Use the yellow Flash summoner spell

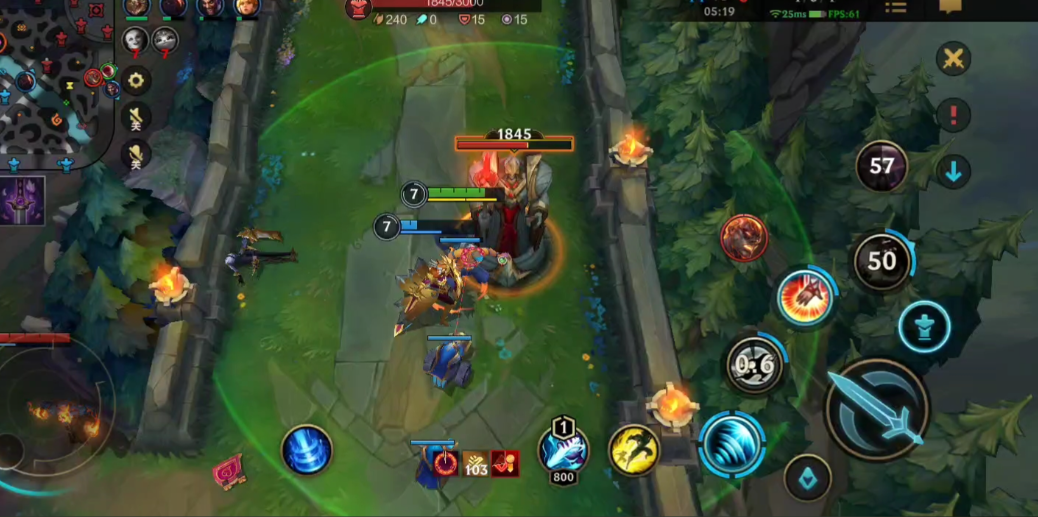pos(634,450)
